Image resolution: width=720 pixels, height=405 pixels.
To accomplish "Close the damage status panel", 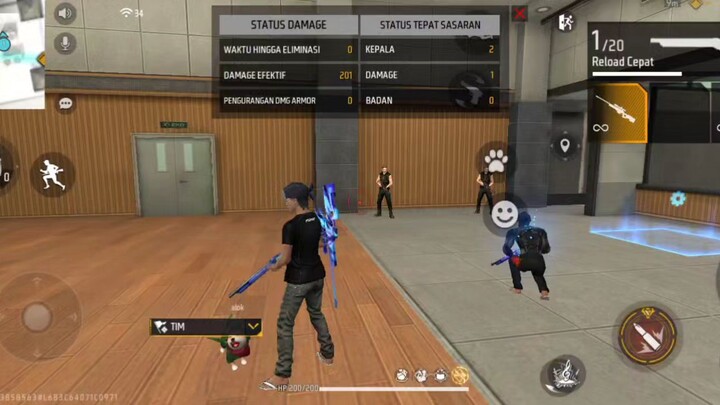I will (x=519, y=14).
